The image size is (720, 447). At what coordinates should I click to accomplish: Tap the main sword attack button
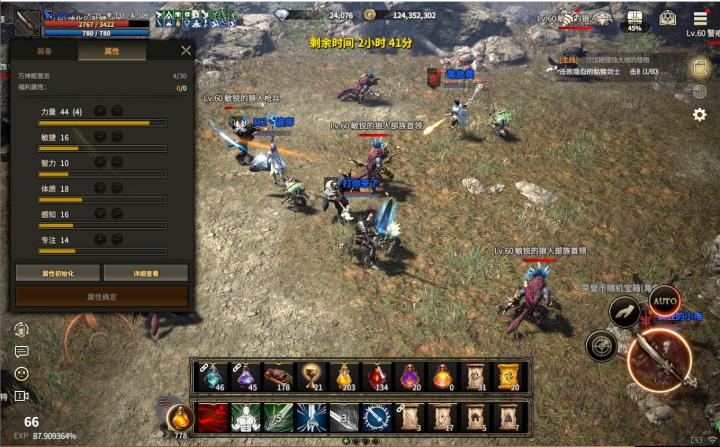659,357
